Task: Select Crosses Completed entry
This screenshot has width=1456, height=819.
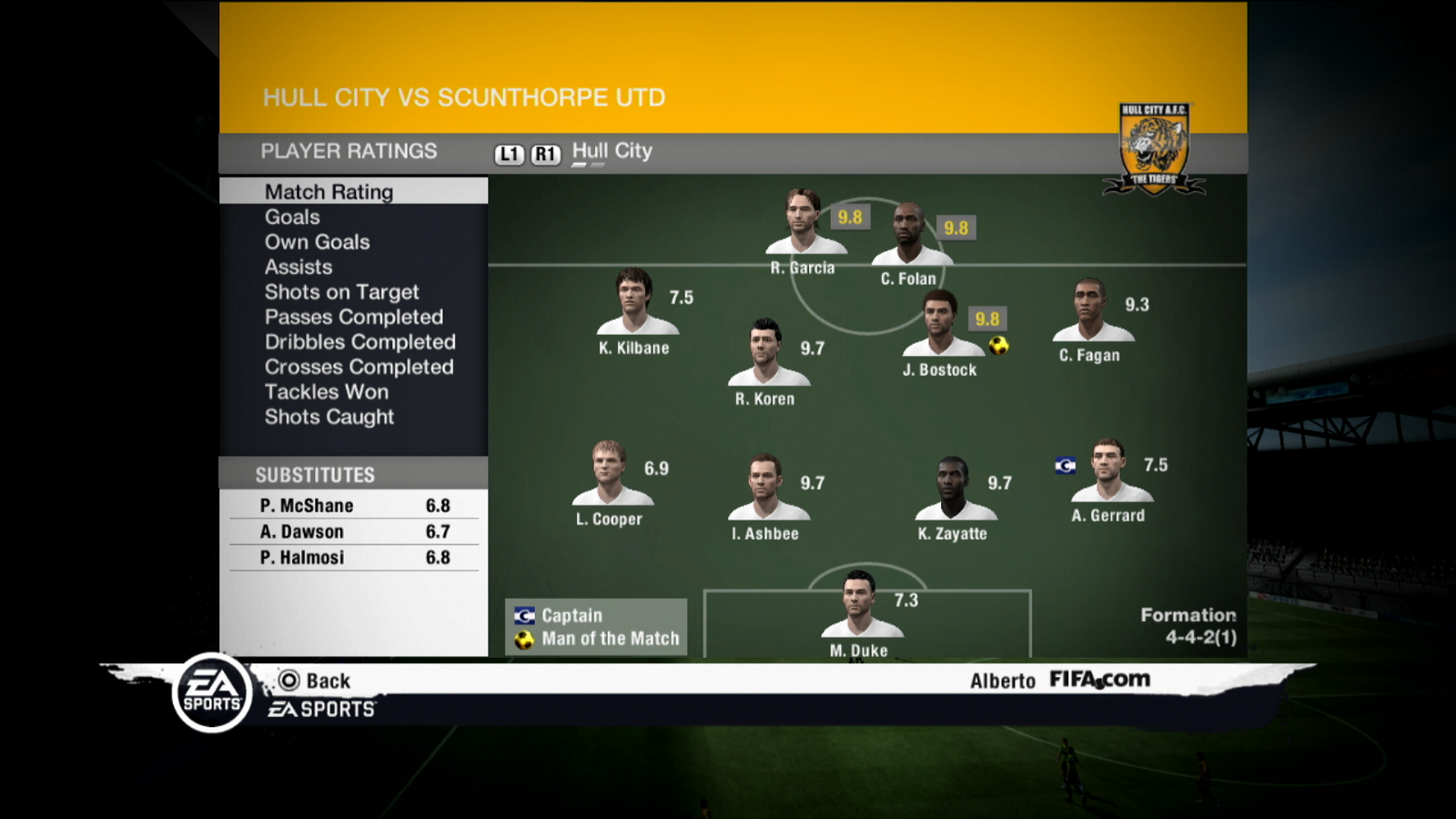Action: [x=359, y=368]
